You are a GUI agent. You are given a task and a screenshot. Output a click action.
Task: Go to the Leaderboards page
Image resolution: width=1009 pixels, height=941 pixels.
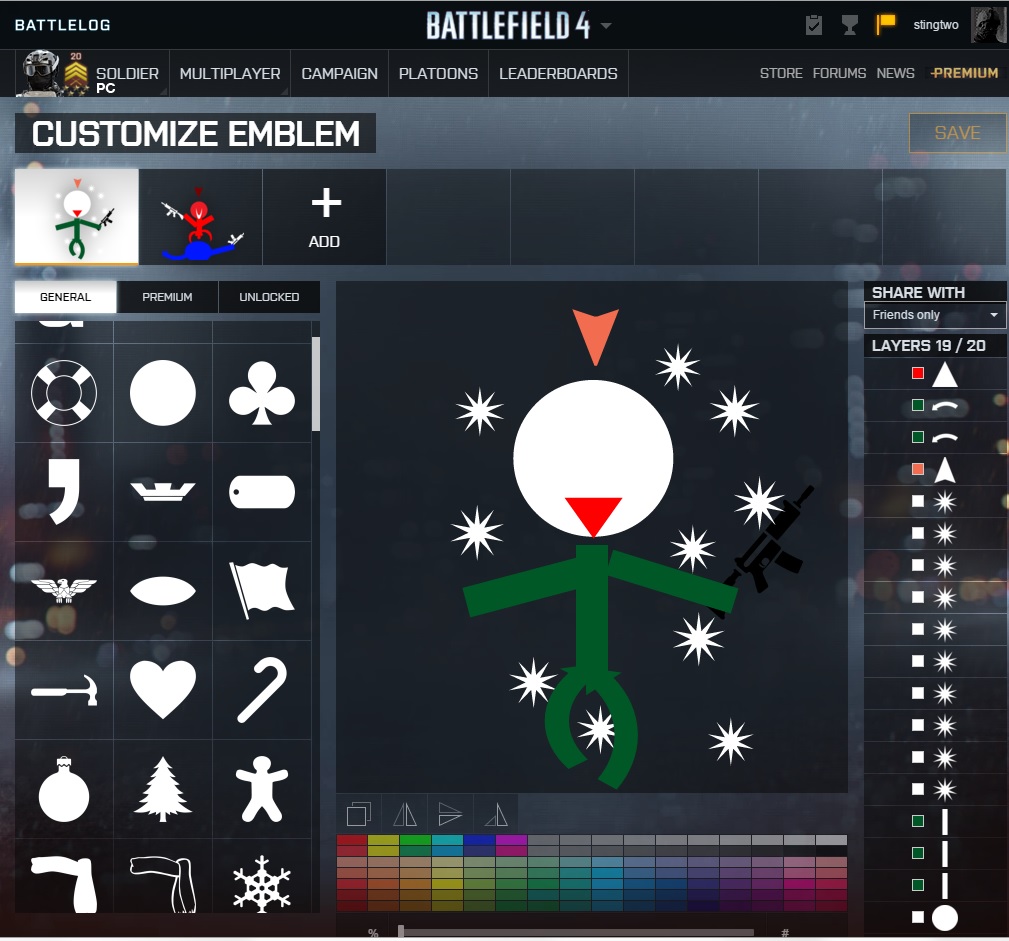tap(558, 73)
